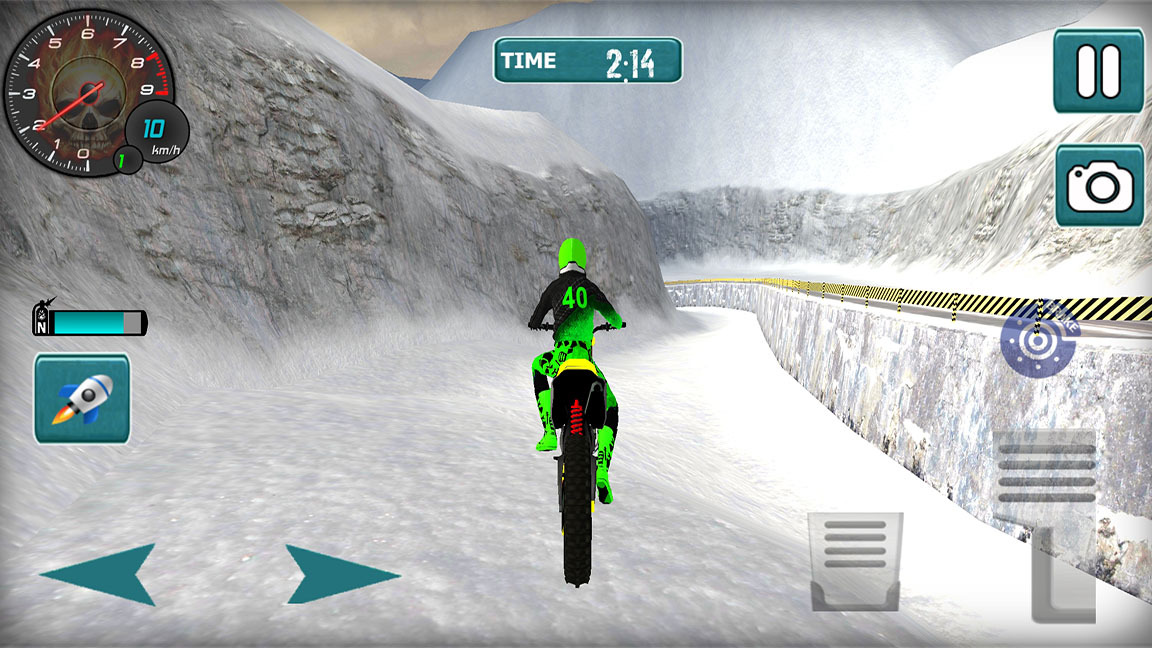Switch view using the camera button
The image size is (1152, 648).
[x=1099, y=185]
